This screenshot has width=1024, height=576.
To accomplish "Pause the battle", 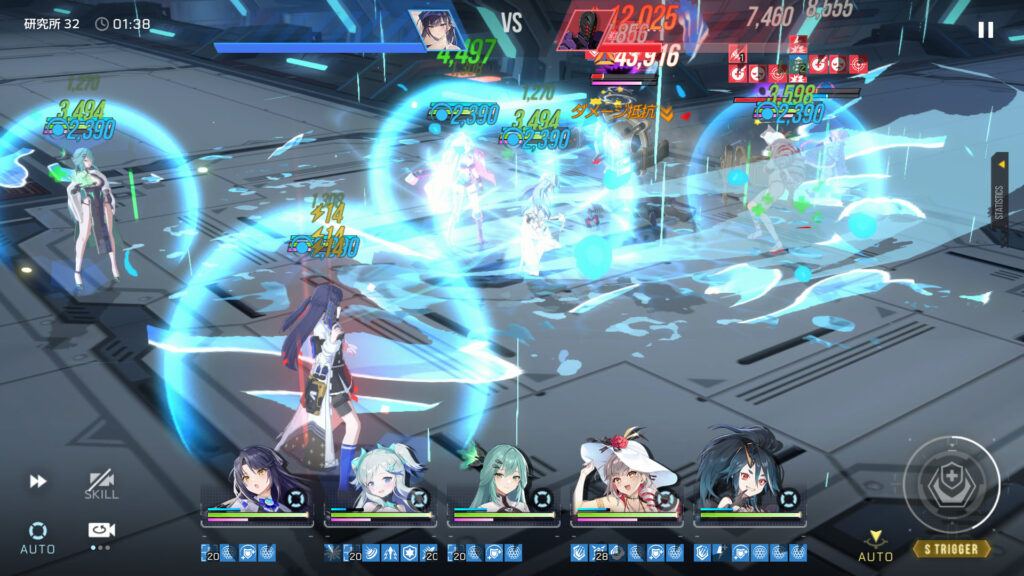I will click(986, 30).
